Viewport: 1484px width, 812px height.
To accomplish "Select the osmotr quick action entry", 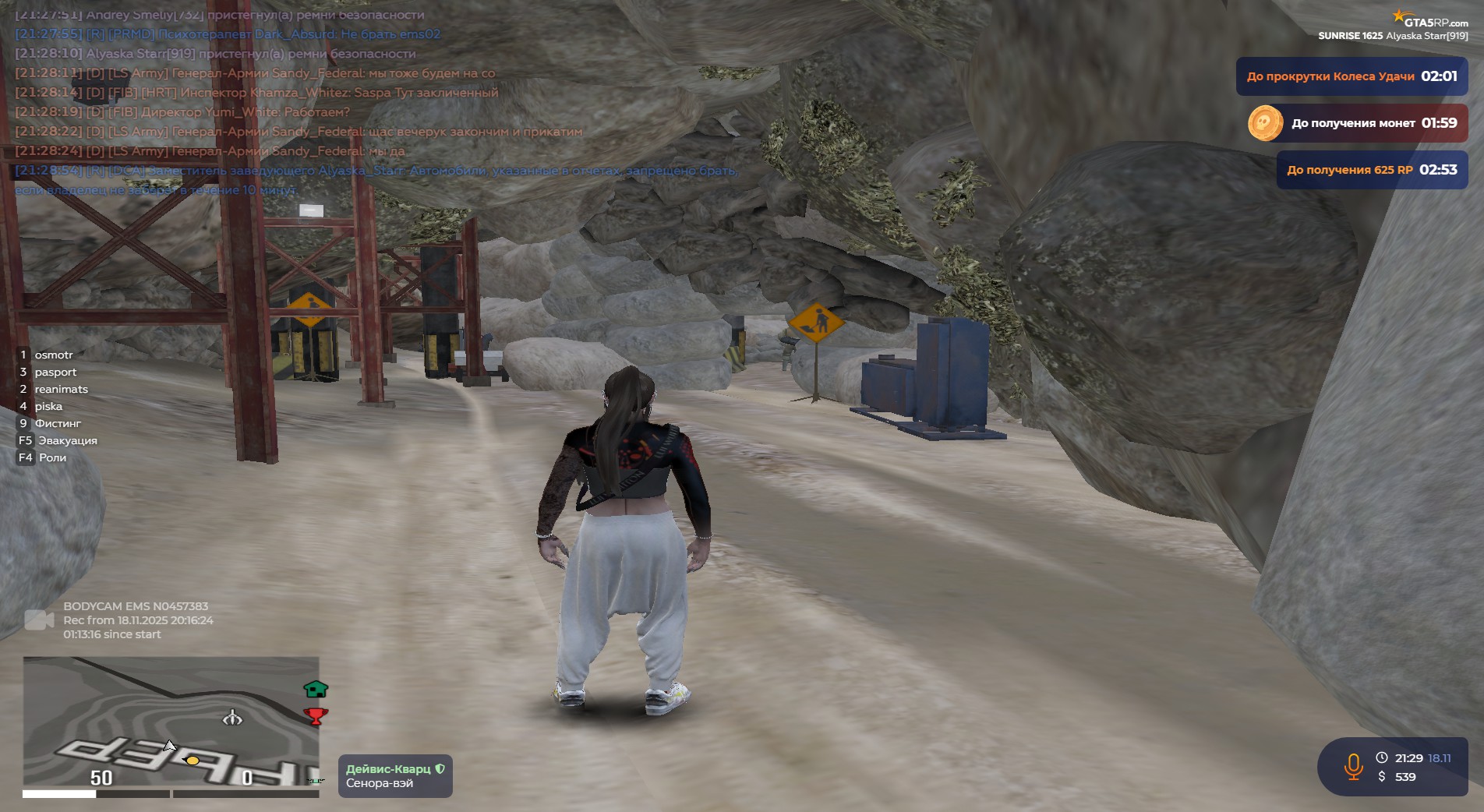I will [x=53, y=355].
